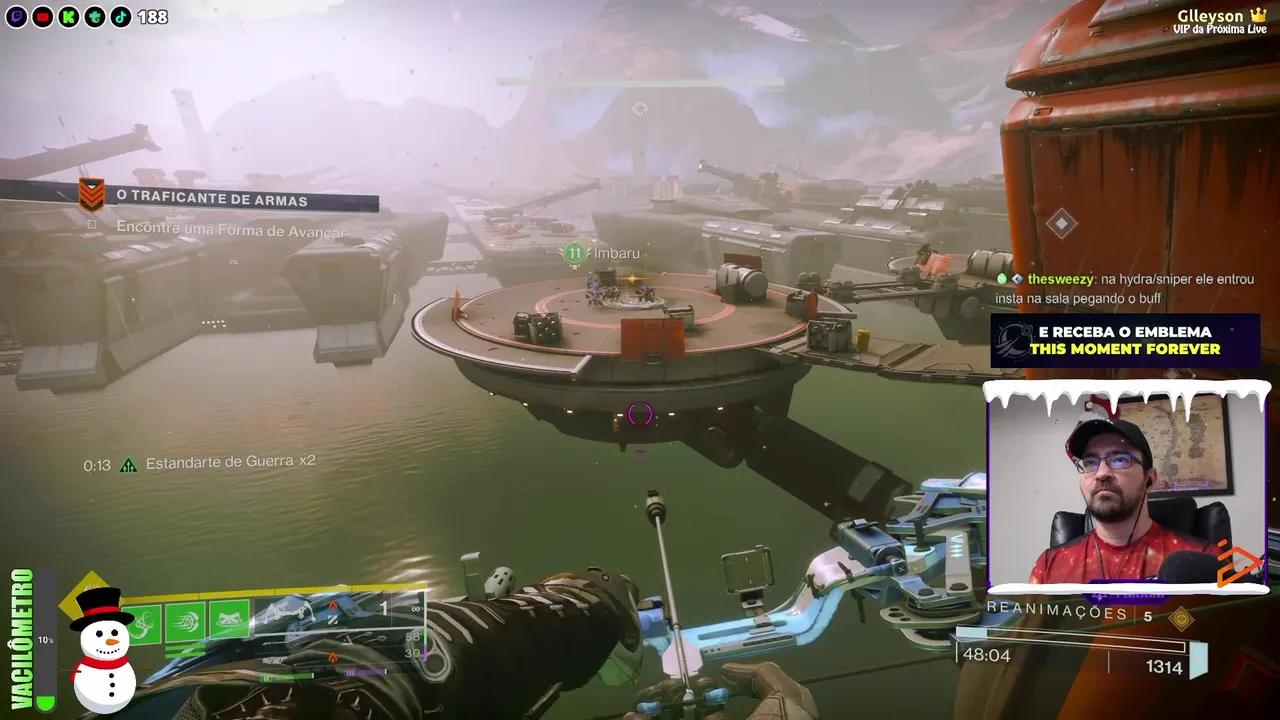Screen dimensions: 1280x720
Task: Click the yellow super ability diamond
Action: 87,600
